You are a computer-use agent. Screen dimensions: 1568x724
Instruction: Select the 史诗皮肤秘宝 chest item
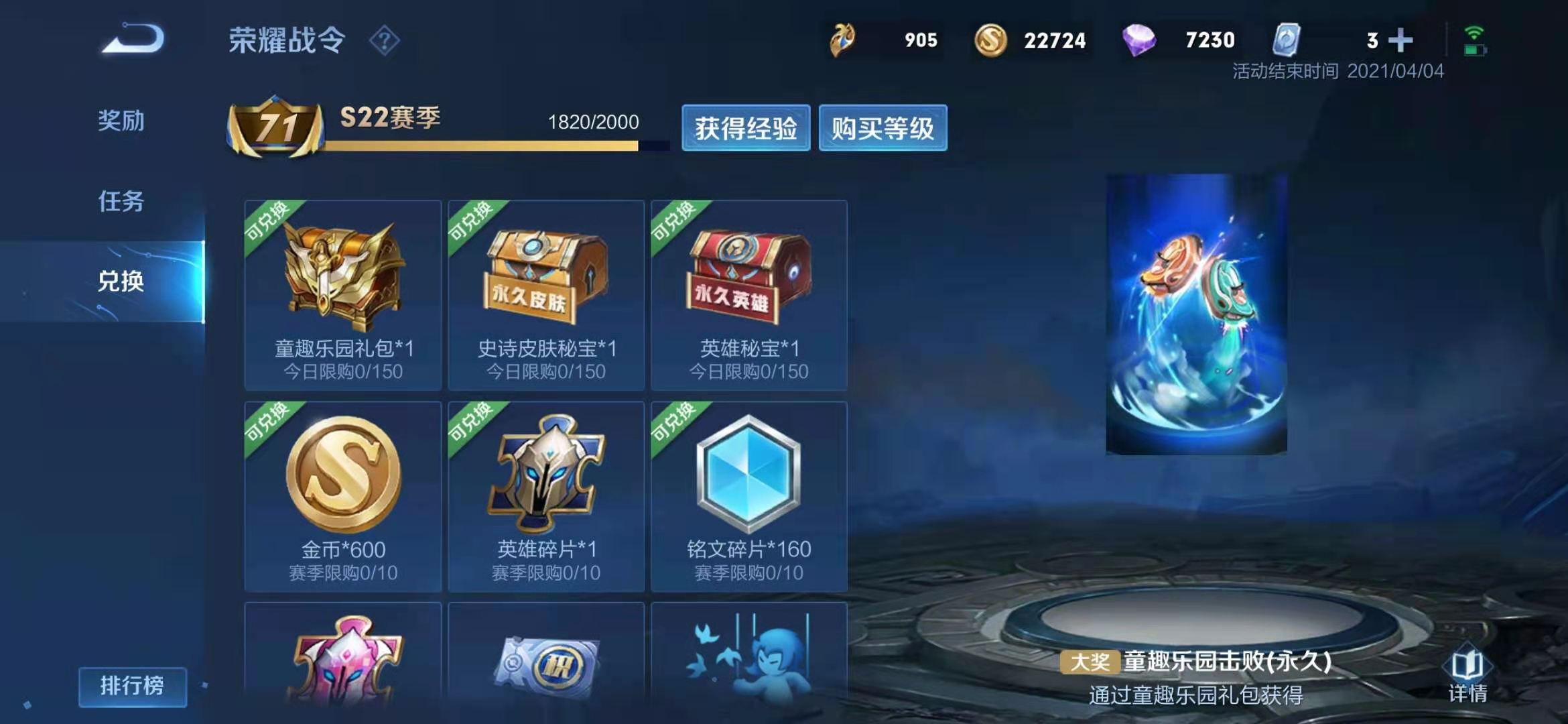pyautogui.click(x=546, y=295)
